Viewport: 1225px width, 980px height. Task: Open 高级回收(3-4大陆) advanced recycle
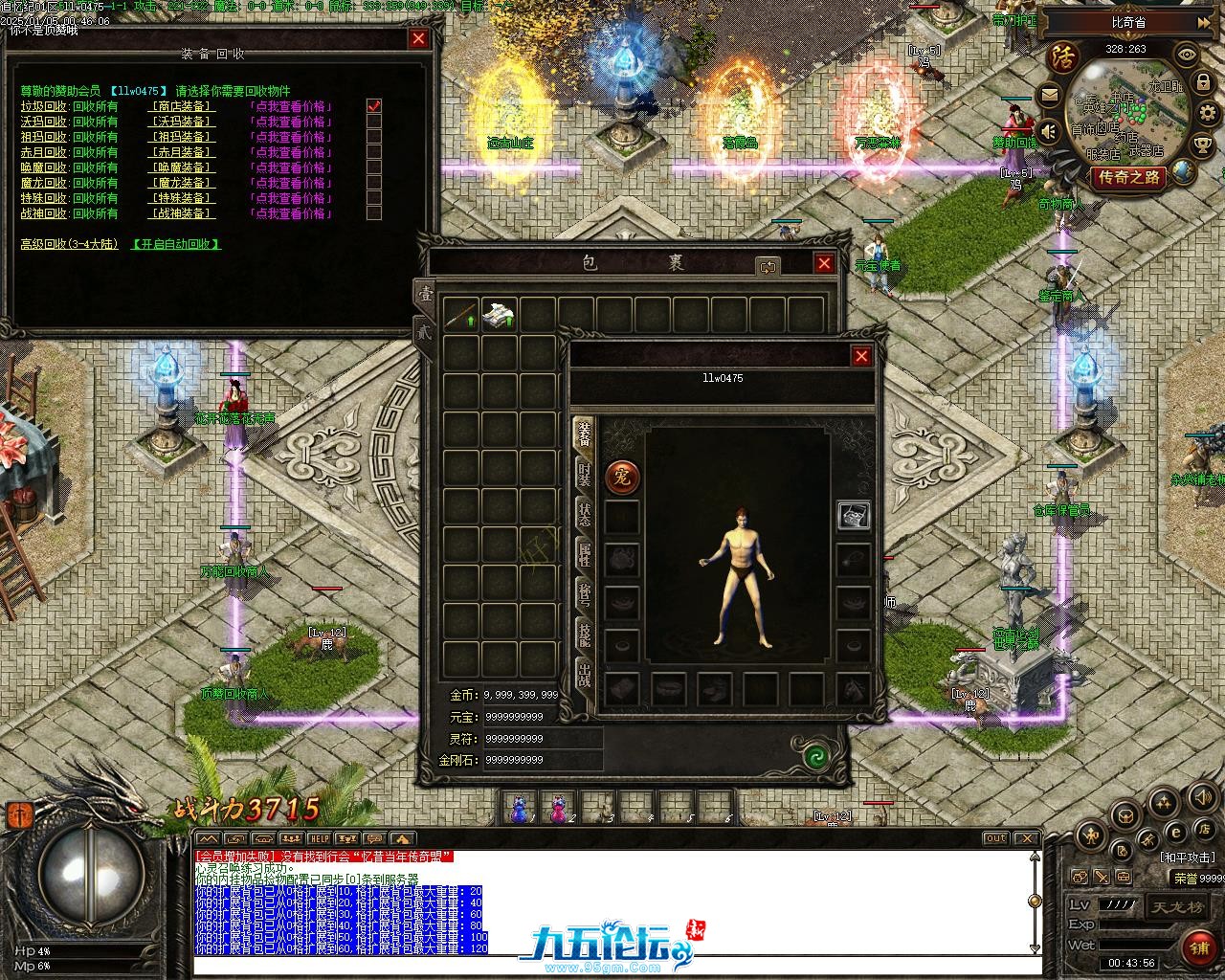click(x=69, y=244)
